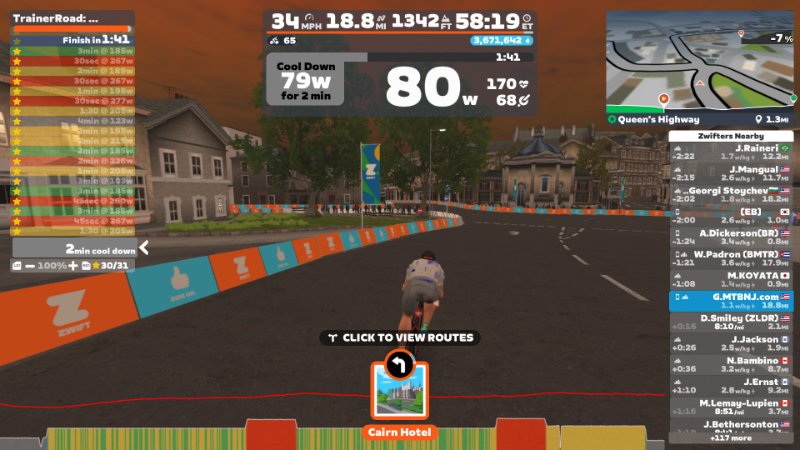Select highlighted G.MTBNJ.com rider row
This screenshot has height=450, width=800.
[x=732, y=301]
